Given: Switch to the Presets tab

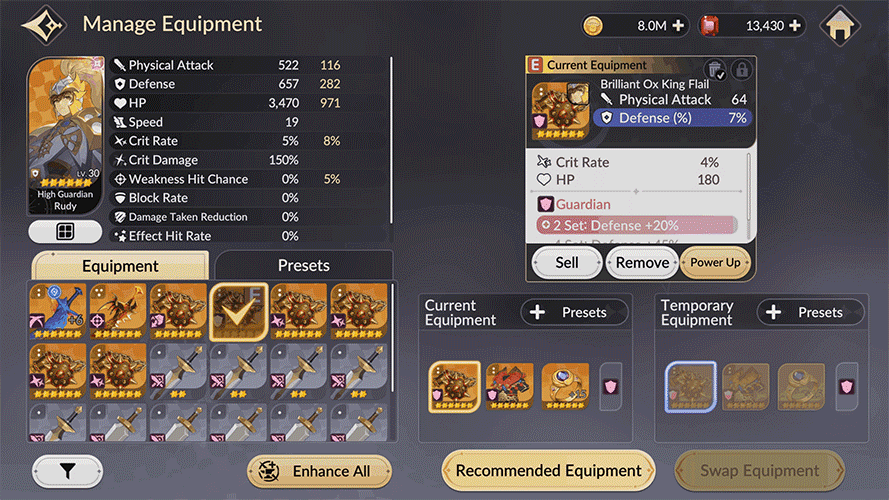Looking at the screenshot, I should 303,265.
